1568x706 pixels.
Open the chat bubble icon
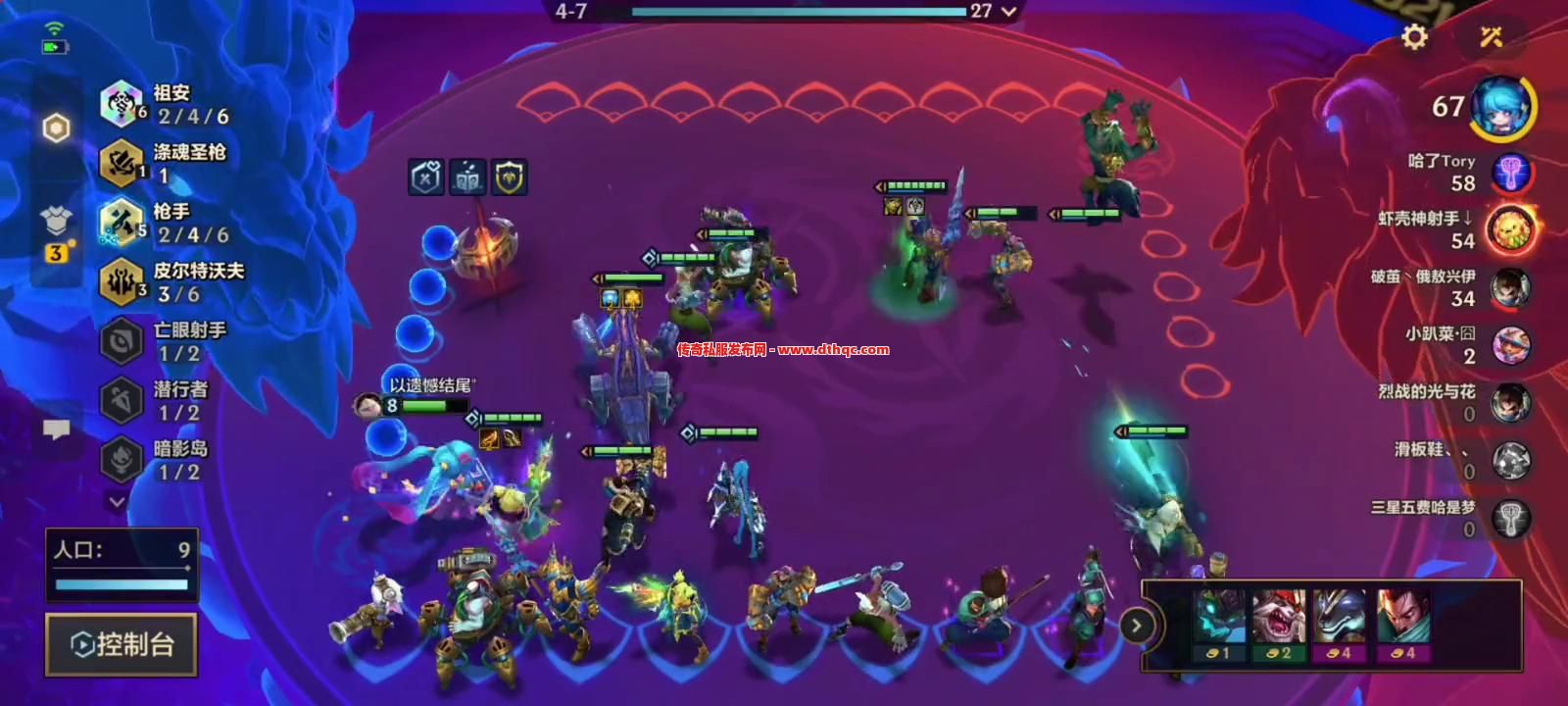click(57, 429)
